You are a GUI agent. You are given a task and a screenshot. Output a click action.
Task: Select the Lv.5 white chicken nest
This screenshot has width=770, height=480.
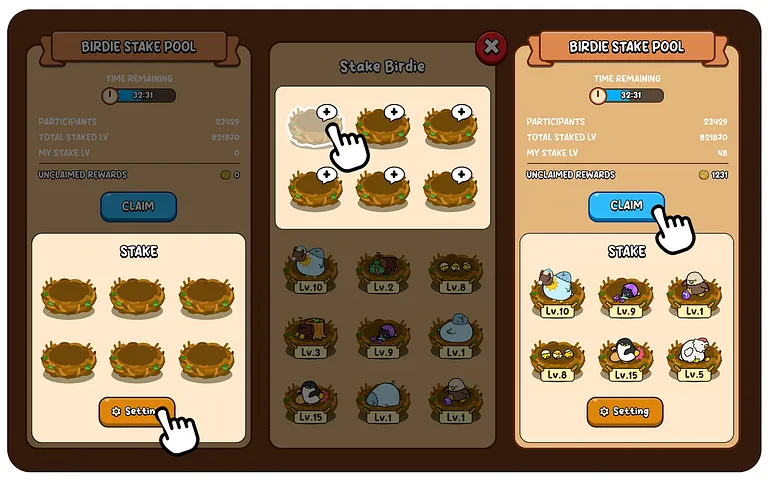click(x=693, y=358)
